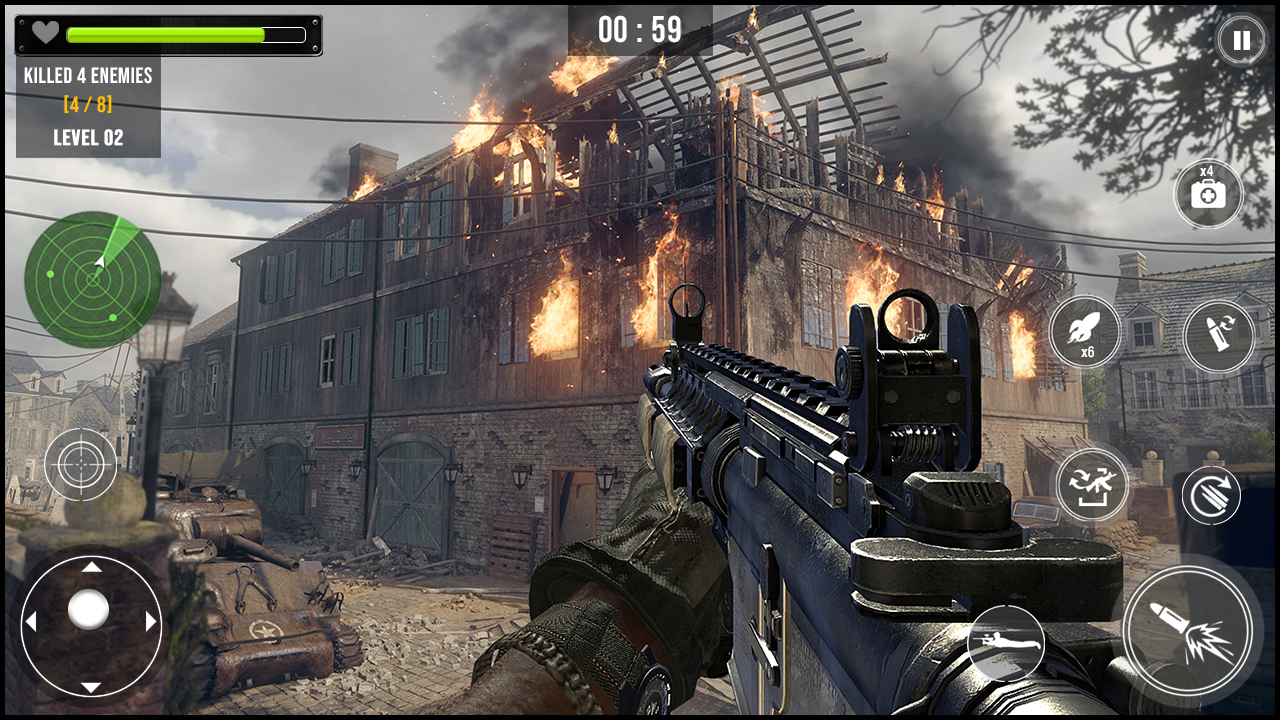Toggle the crosshair aim scope button
This screenshot has height=720, width=1280.
pyautogui.click(x=81, y=465)
